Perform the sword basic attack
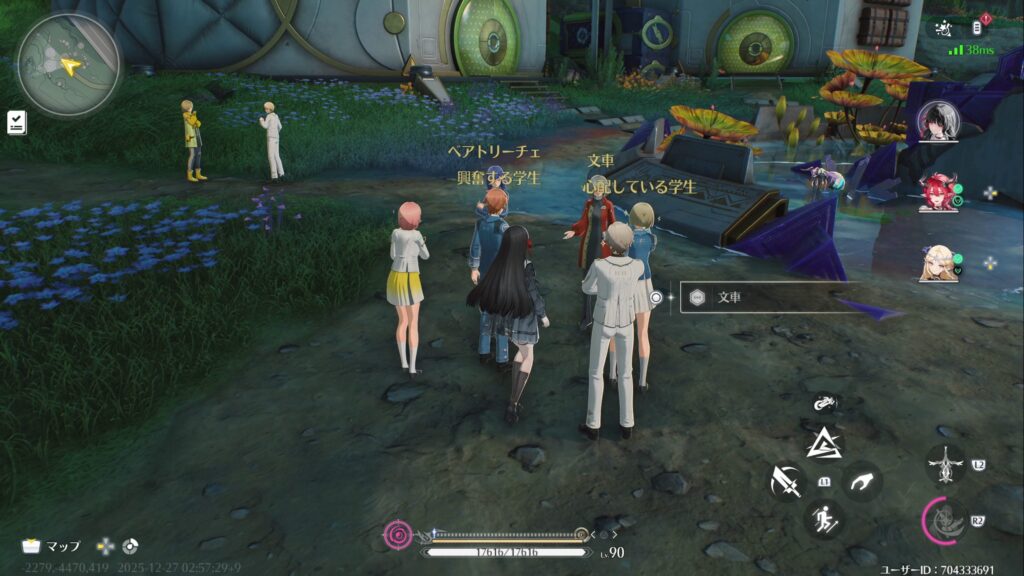The height and width of the screenshot is (576, 1024). [787, 482]
